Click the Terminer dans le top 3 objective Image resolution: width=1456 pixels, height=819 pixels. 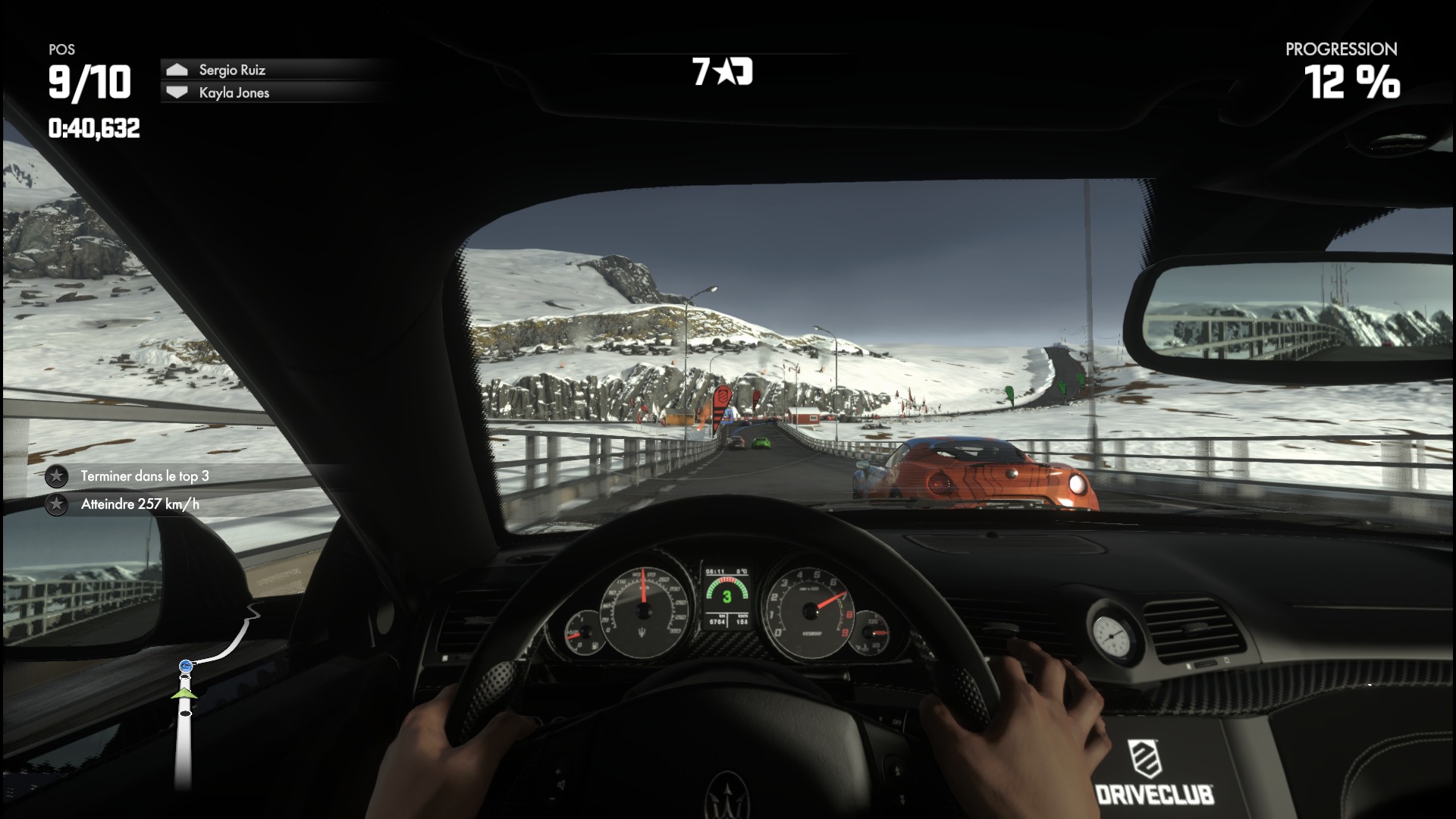click(144, 476)
